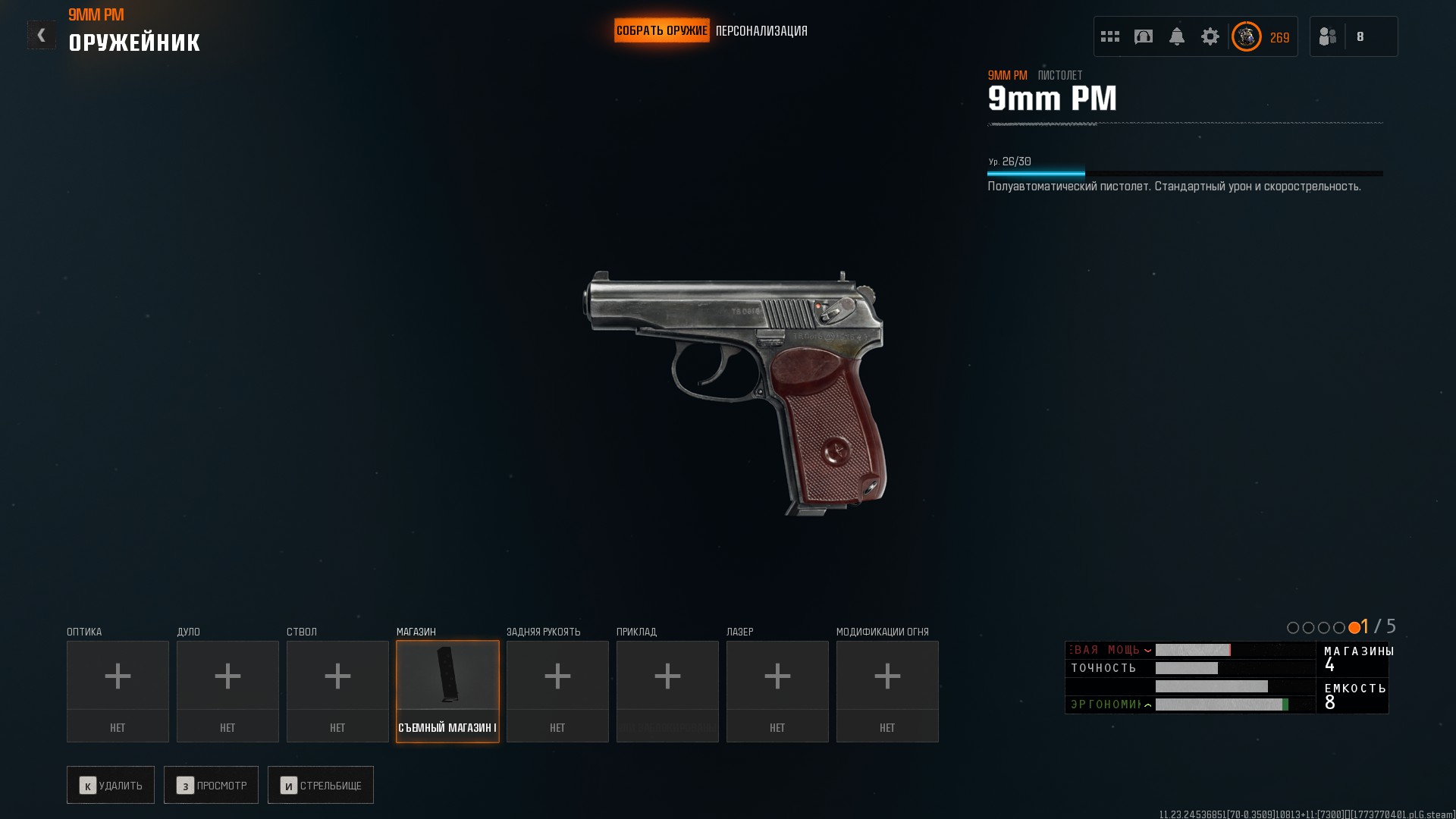Enter the Стрельбище firing range
The width and height of the screenshot is (1456, 819).
pyautogui.click(x=320, y=785)
